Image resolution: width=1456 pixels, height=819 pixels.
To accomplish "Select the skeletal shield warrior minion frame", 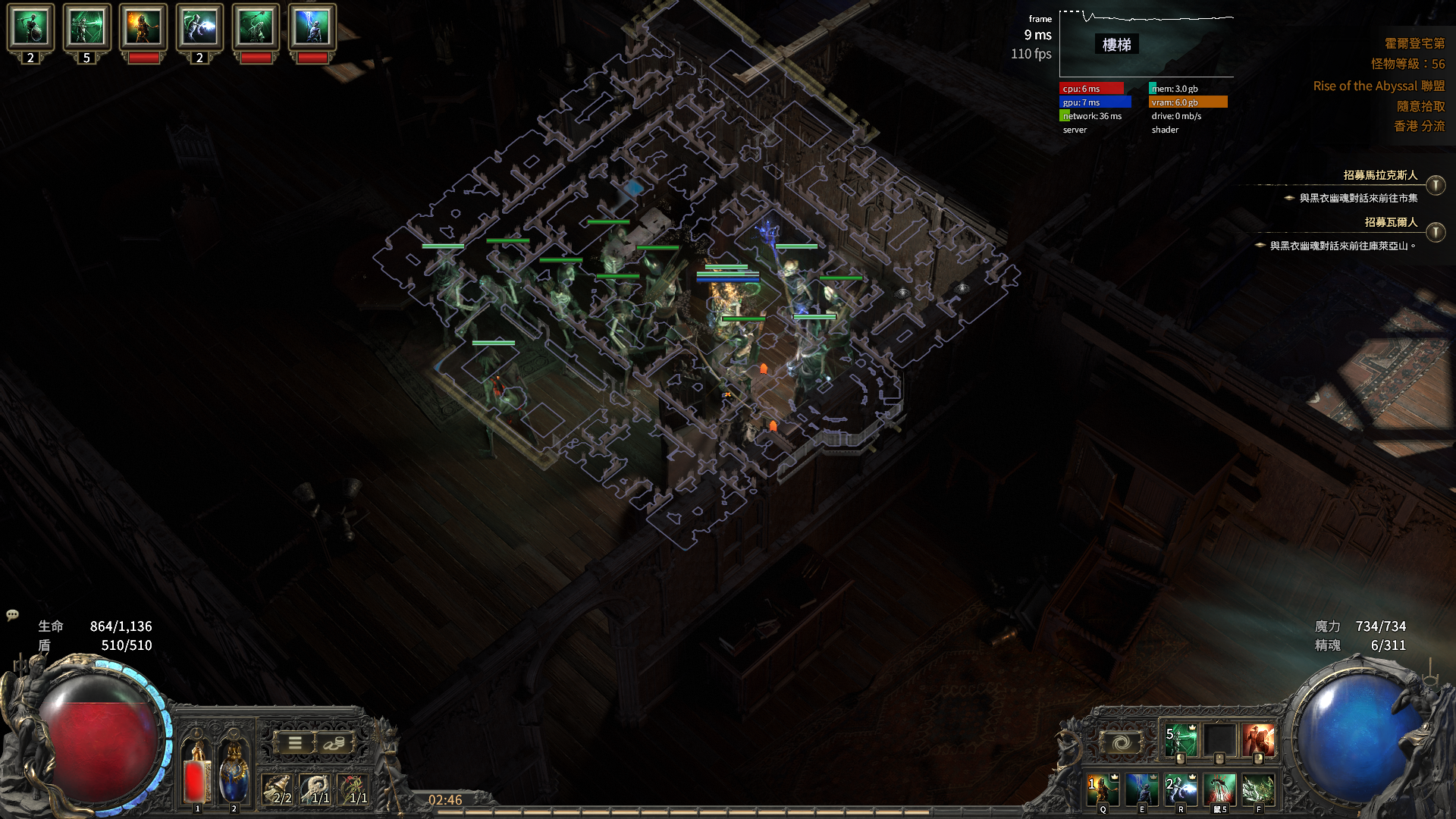I will point(30,27).
